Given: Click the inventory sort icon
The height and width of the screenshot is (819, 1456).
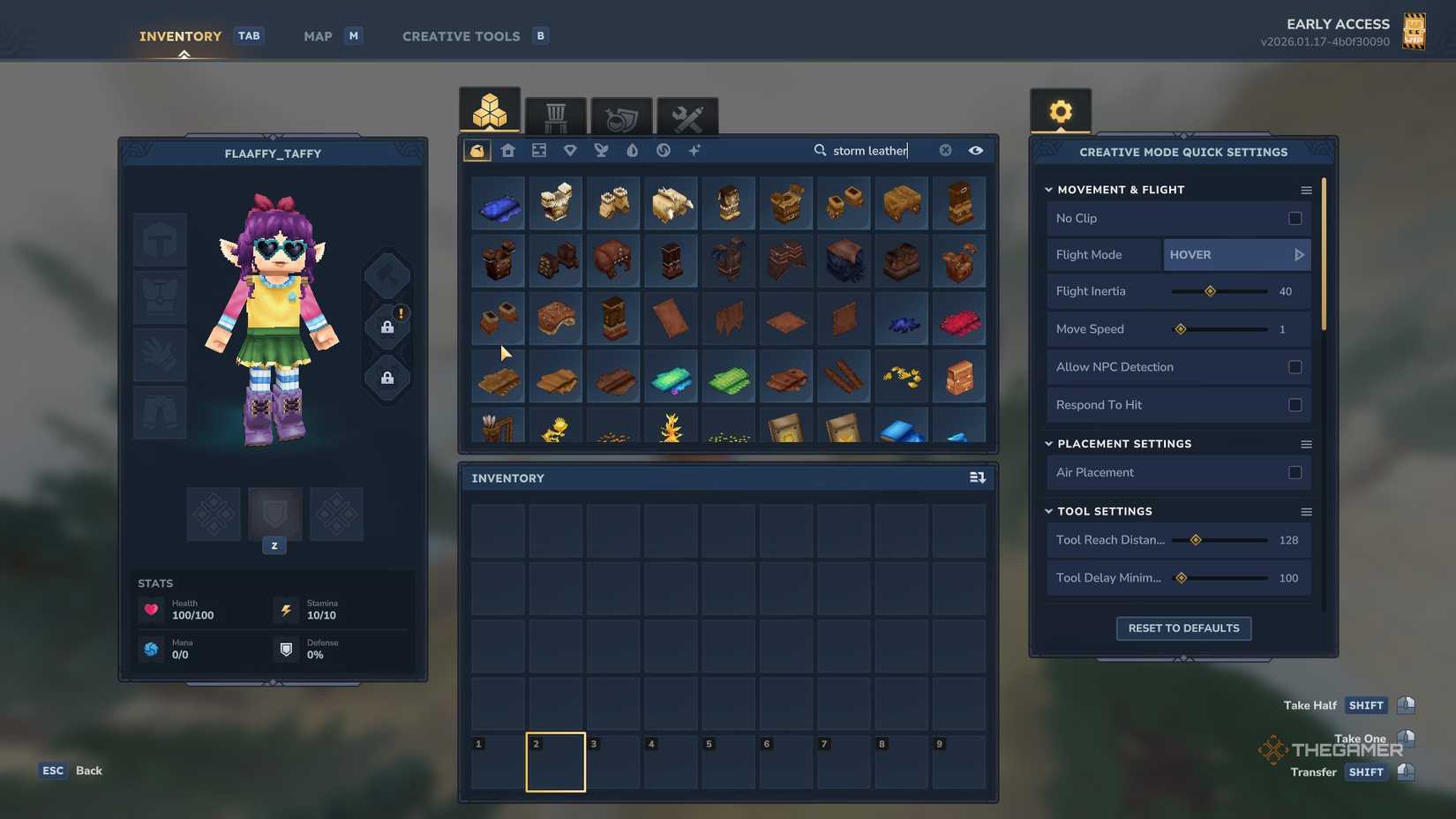Looking at the screenshot, I should coord(977,477).
